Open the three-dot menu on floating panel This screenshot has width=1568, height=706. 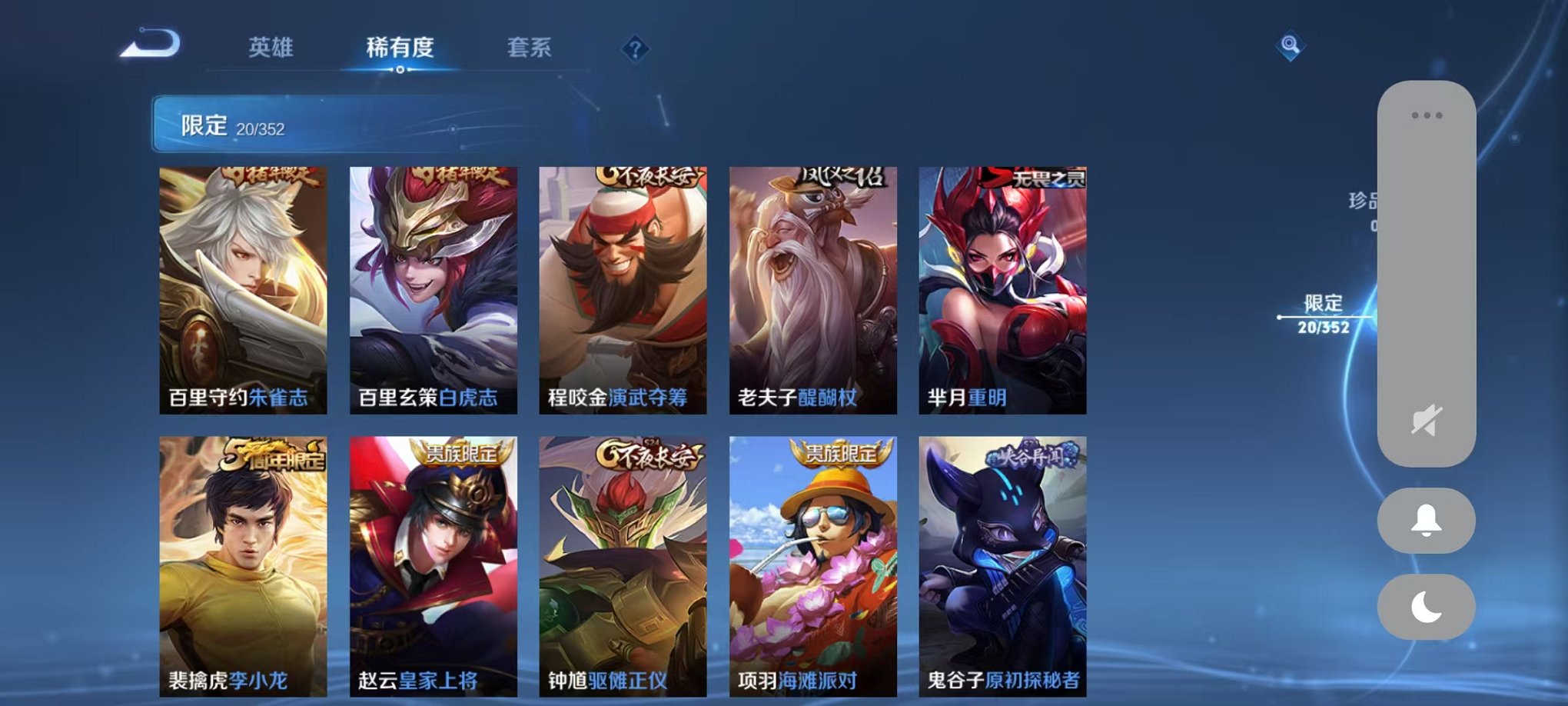pos(1426,114)
